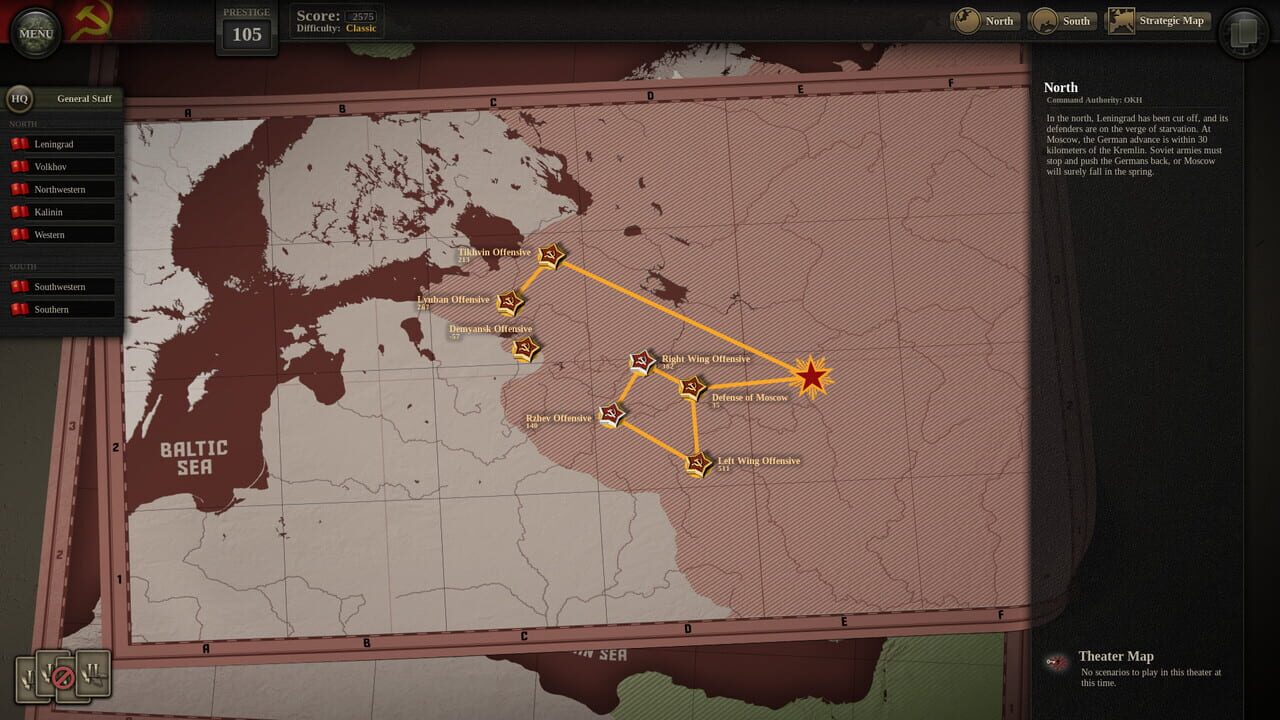This screenshot has height=720, width=1280.
Task: Select the Western front entry
Action: point(70,234)
